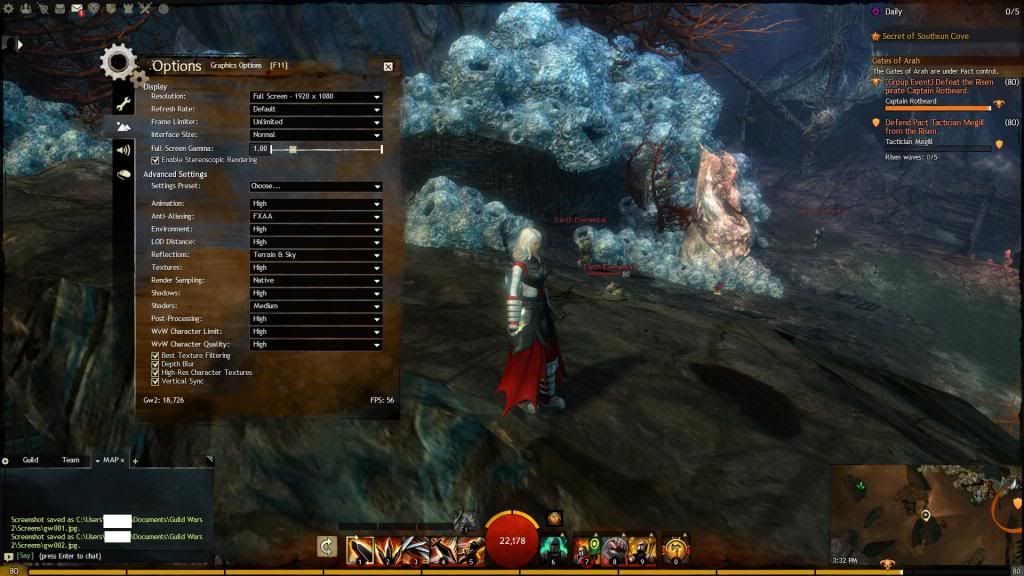
Task: Open the Anti-Aliasing FXAA dropdown
Action: (x=316, y=216)
